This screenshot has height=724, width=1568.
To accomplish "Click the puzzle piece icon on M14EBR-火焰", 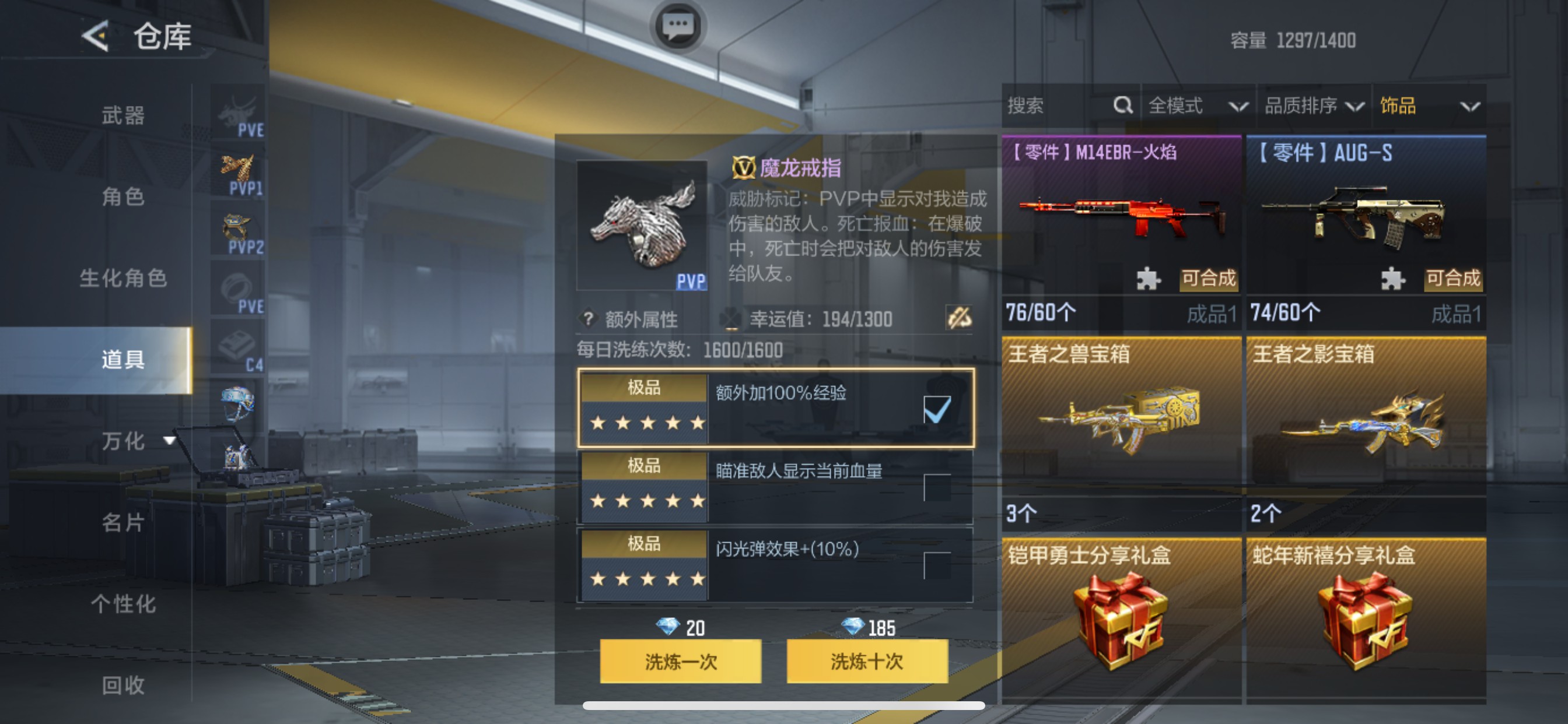I will point(1149,280).
